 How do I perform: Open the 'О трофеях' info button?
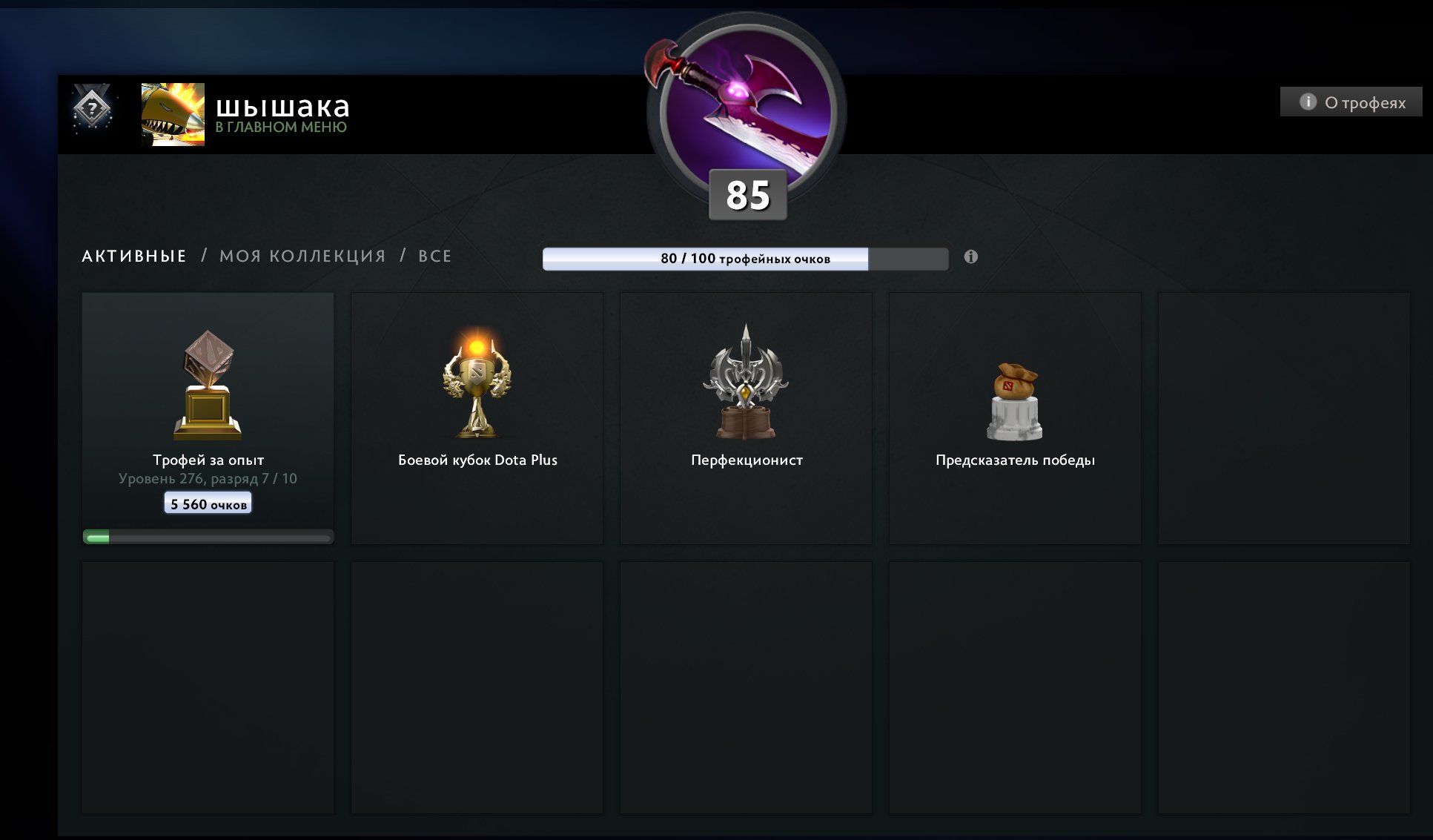point(1351,102)
